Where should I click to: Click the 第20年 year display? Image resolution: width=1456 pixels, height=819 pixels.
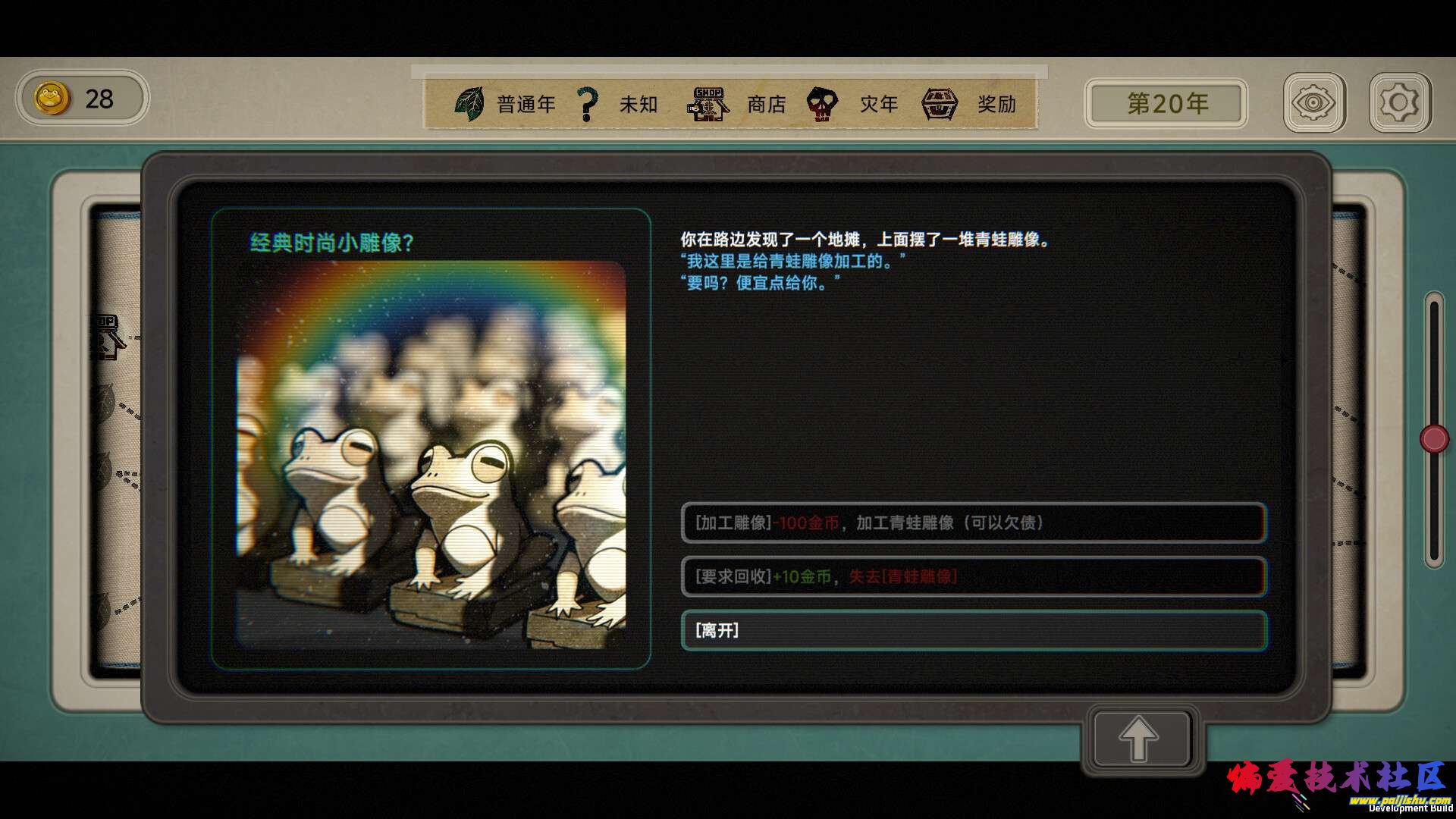[1165, 103]
